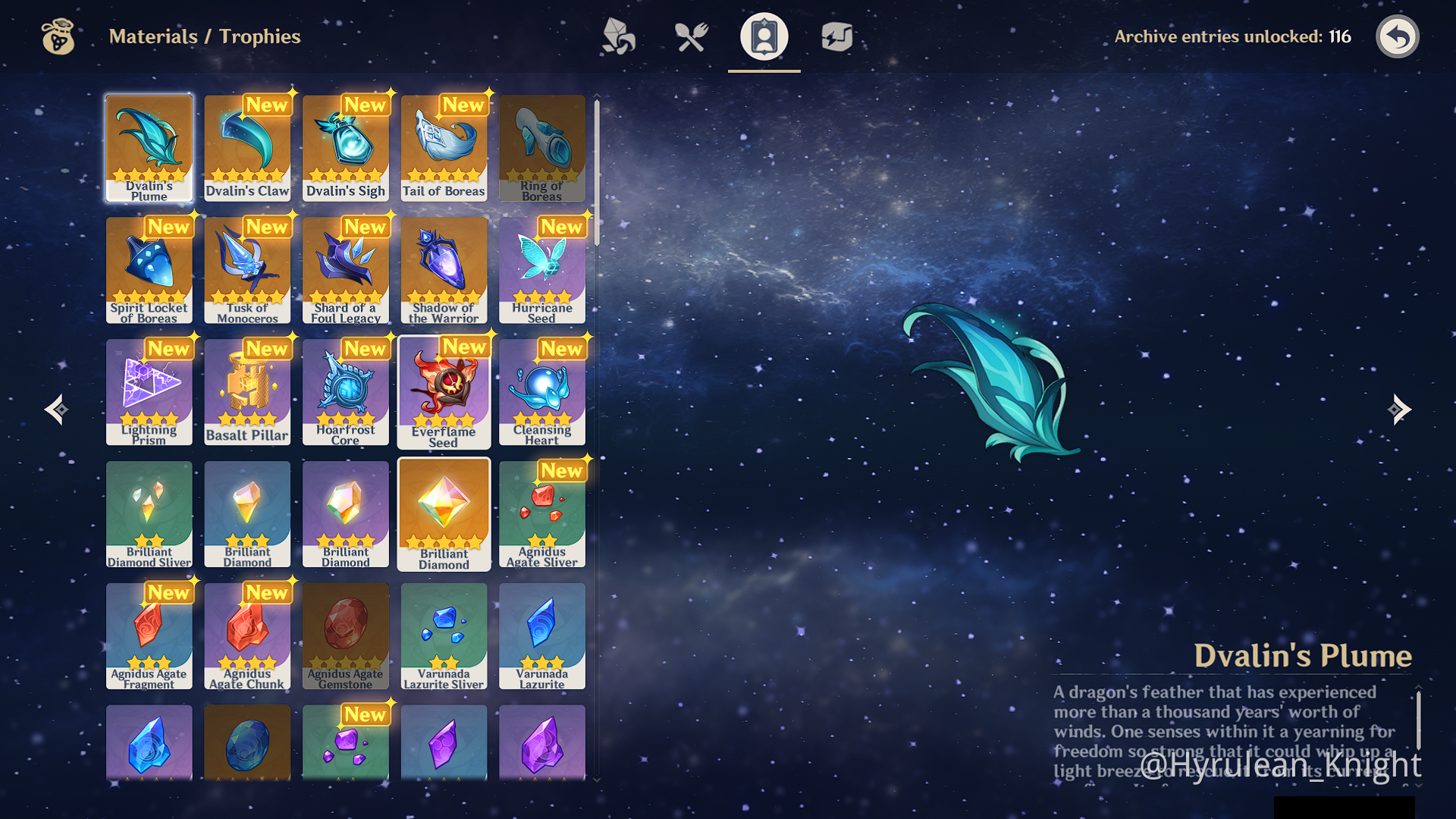Show the previous entry with left arrow
1456x819 pixels.
[56, 409]
